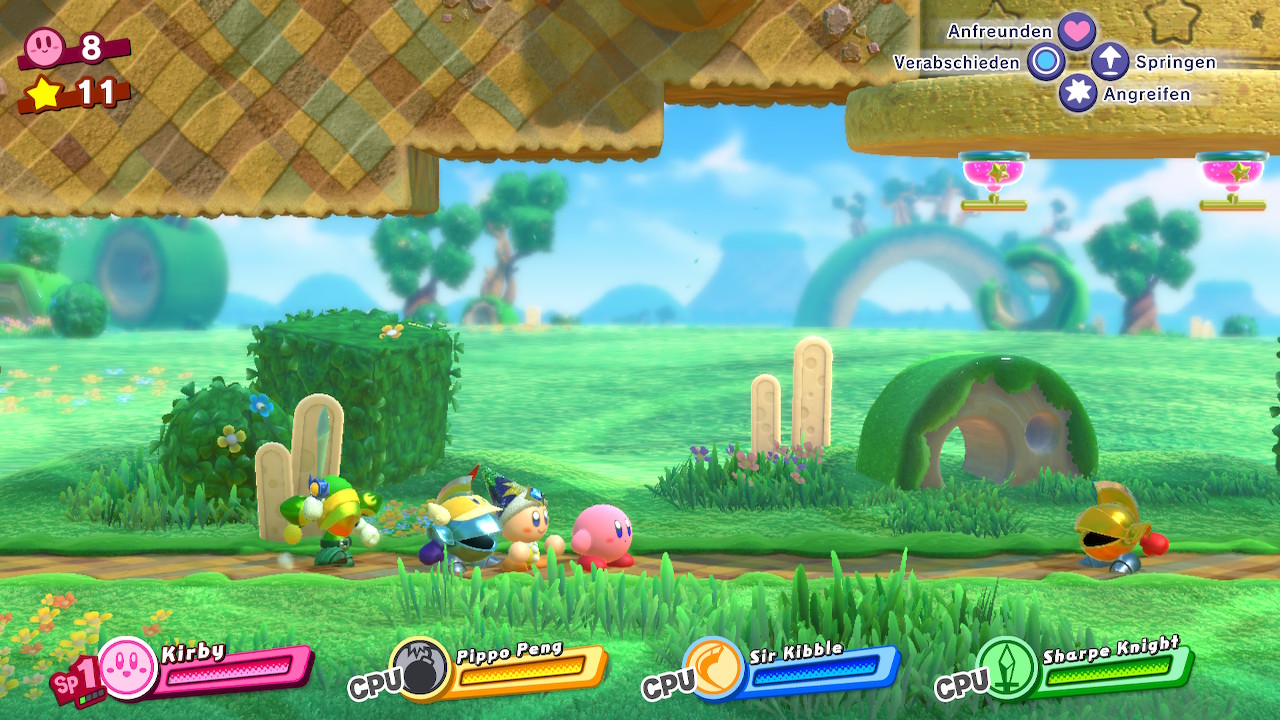
Task: Select Kirby's pink portrait icon
Action: [128, 668]
